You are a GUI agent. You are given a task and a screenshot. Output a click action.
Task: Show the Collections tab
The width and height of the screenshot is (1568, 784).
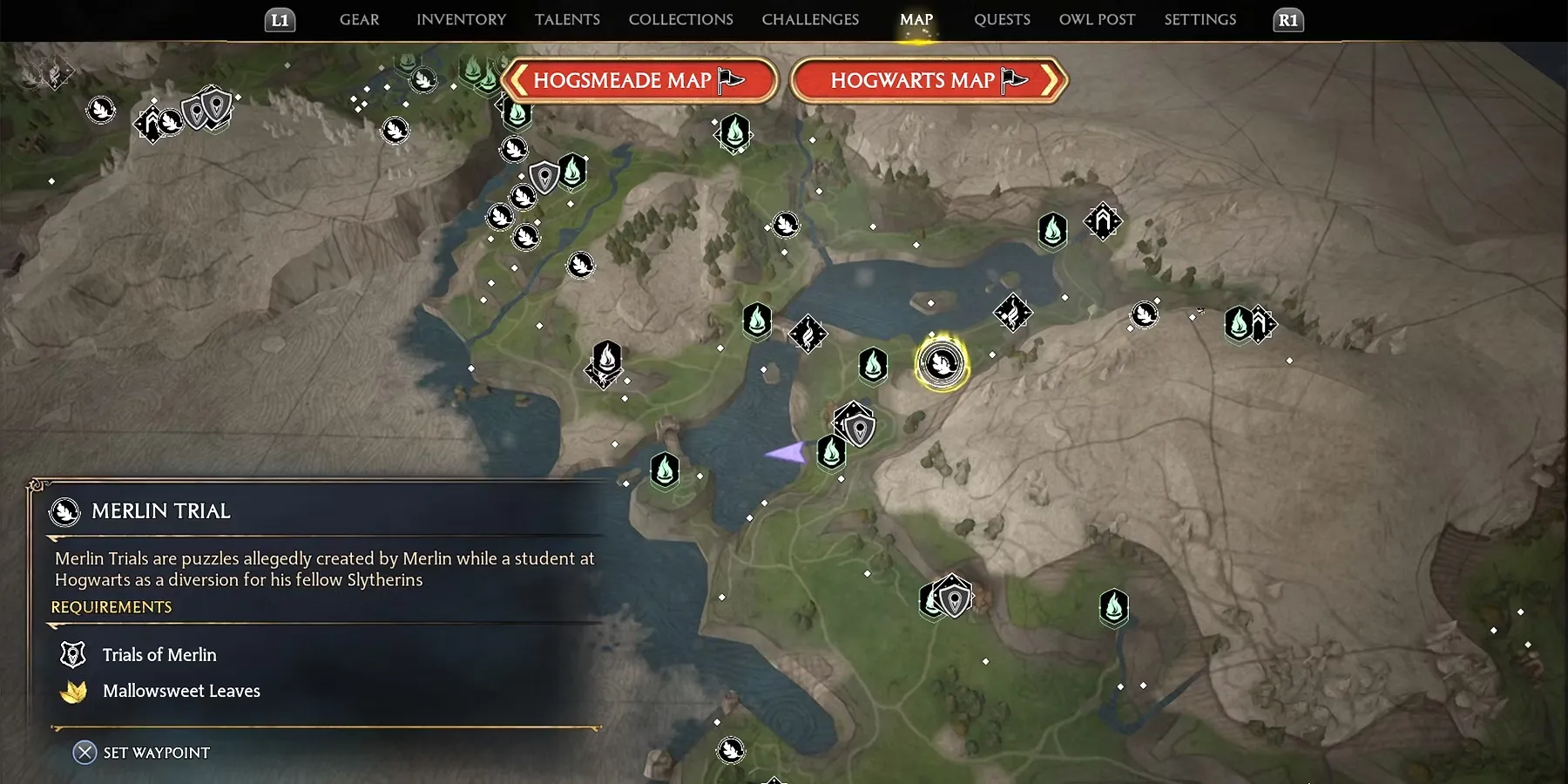680,20
